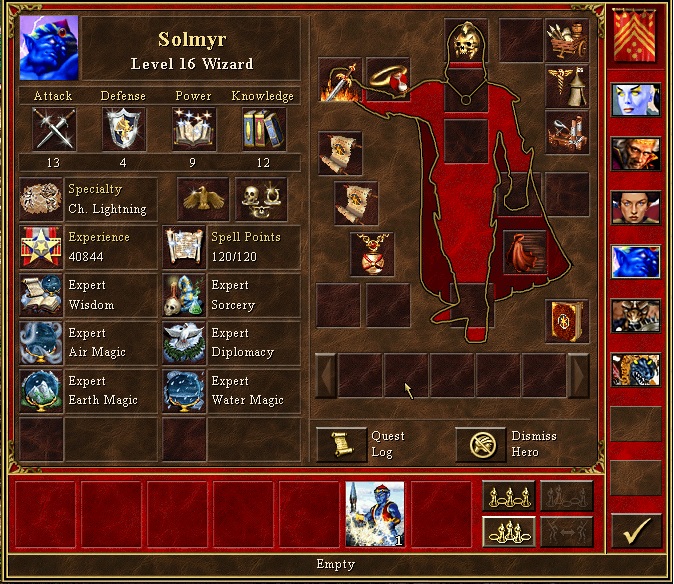
Task: Select the Genie army stack
Action: click(x=375, y=514)
